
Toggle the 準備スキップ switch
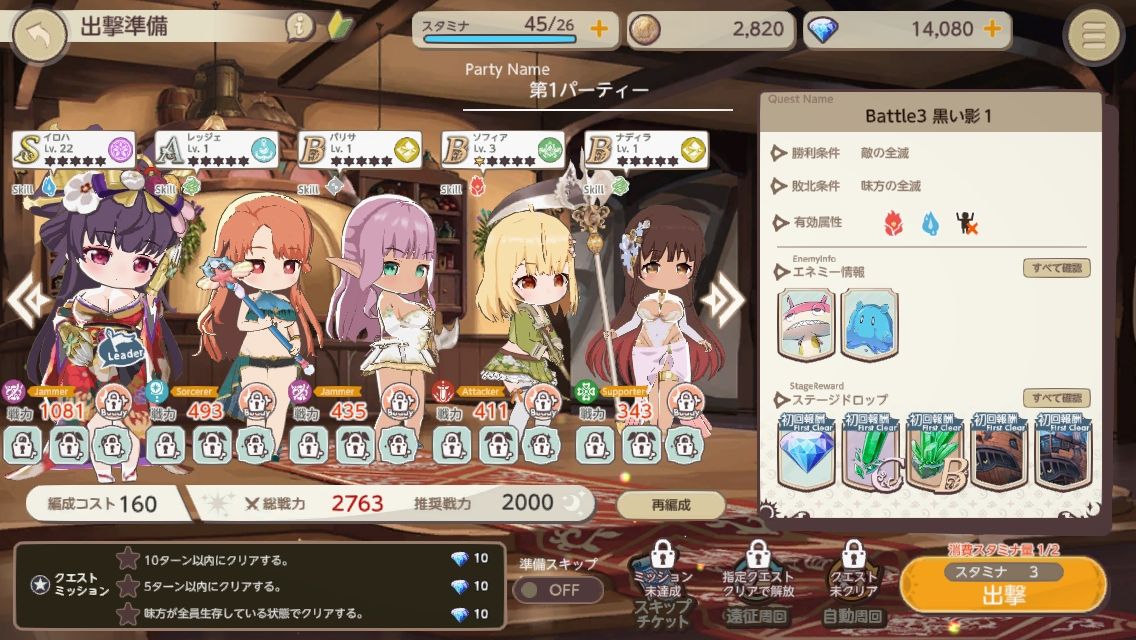coord(557,589)
